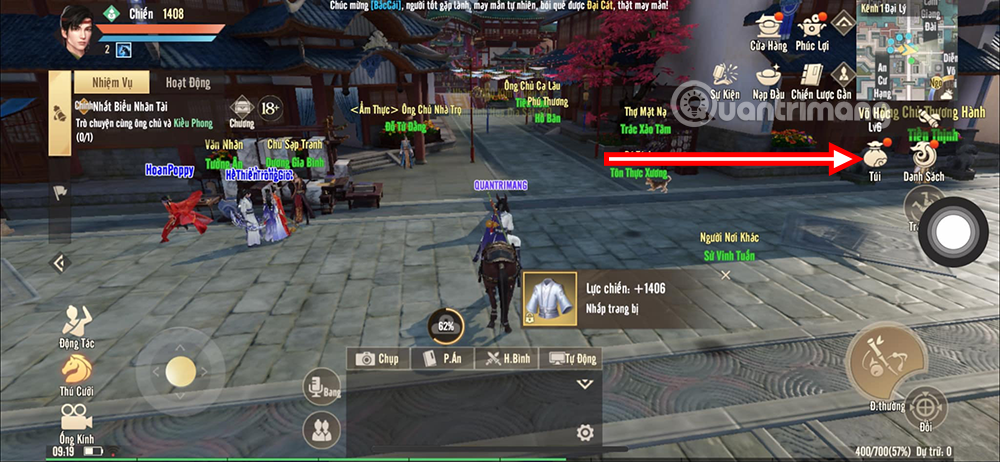Open chat settings gear icon
The width and height of the screenshot is (1000, 462).
(585, 433)
